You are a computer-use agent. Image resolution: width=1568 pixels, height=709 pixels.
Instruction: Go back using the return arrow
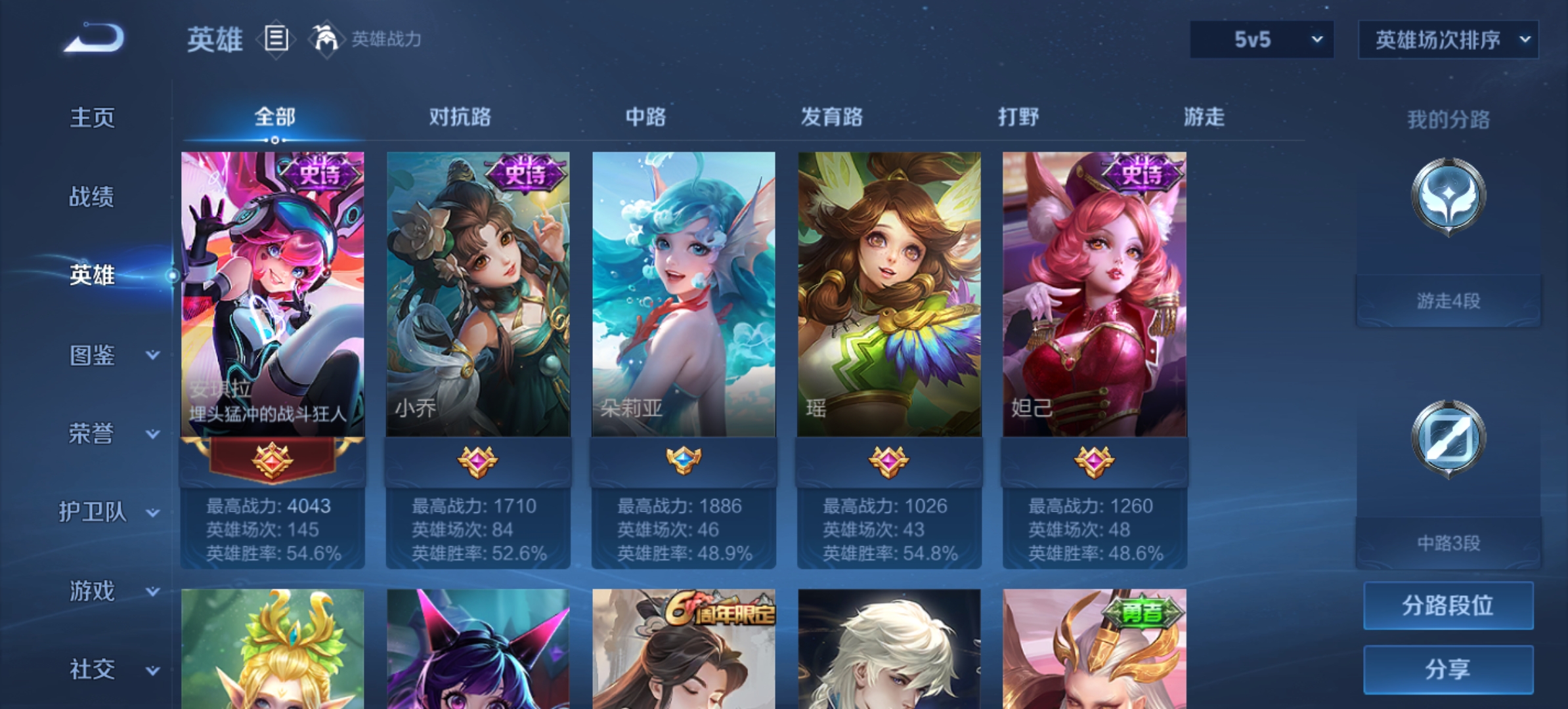coord(94,38)
